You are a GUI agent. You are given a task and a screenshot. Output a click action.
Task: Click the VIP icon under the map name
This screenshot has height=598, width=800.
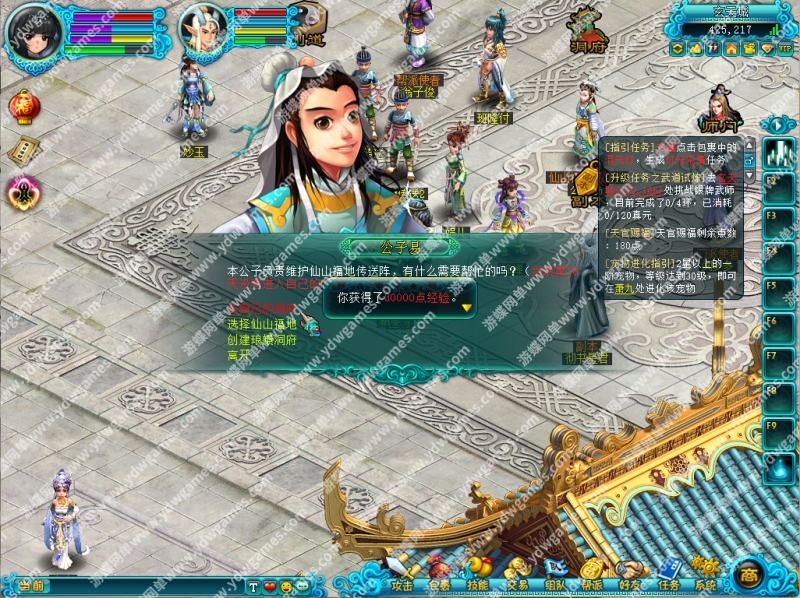[785, 48]
